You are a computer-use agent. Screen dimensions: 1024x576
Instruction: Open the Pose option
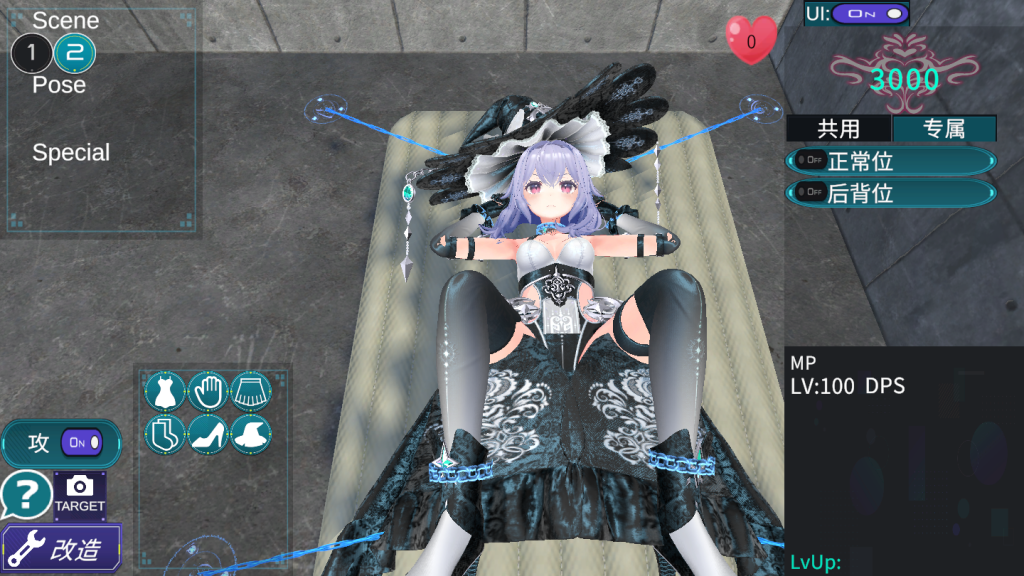tap(59, 85)
